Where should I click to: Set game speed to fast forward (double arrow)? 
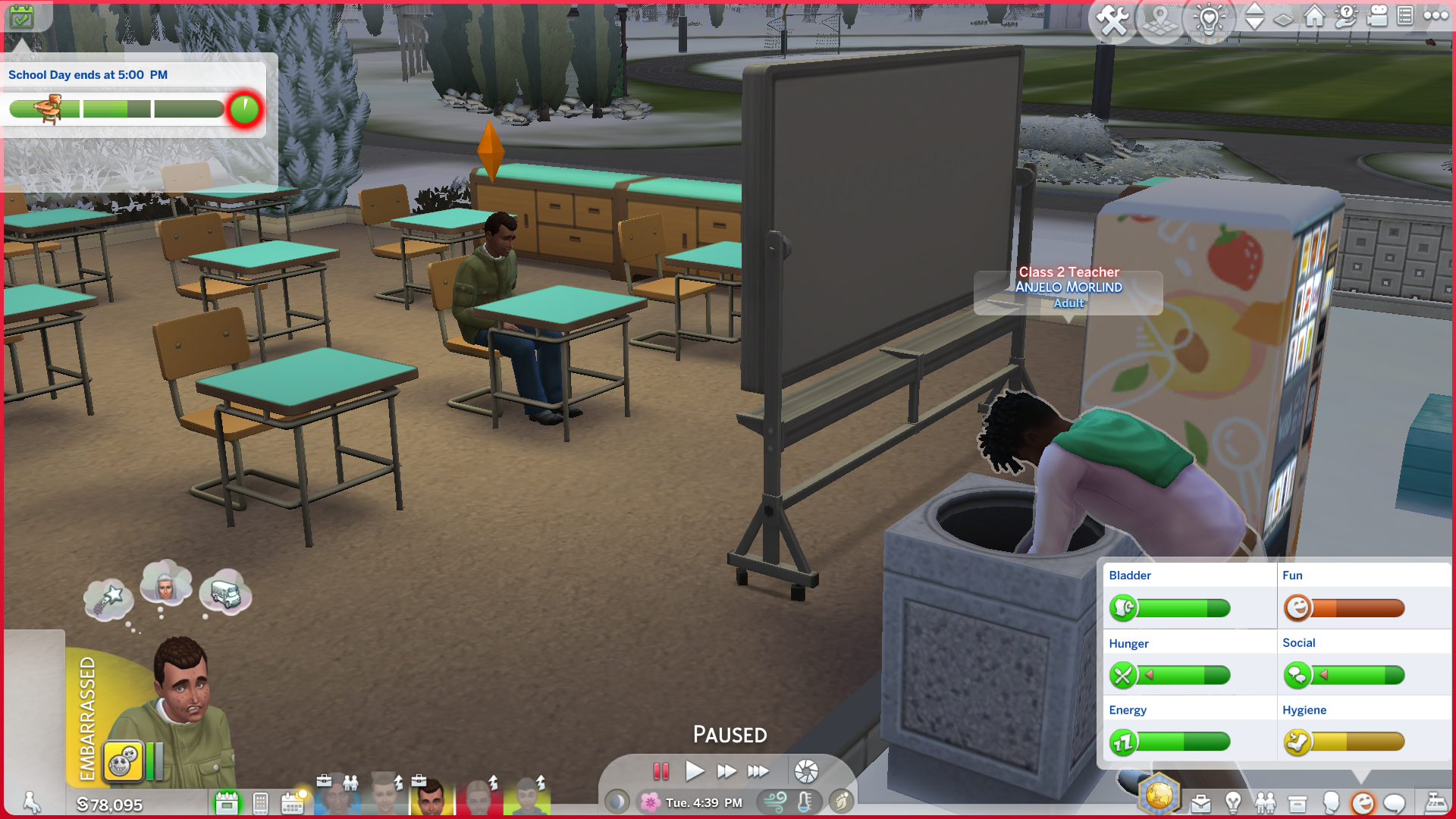click(x=726, y=771)
